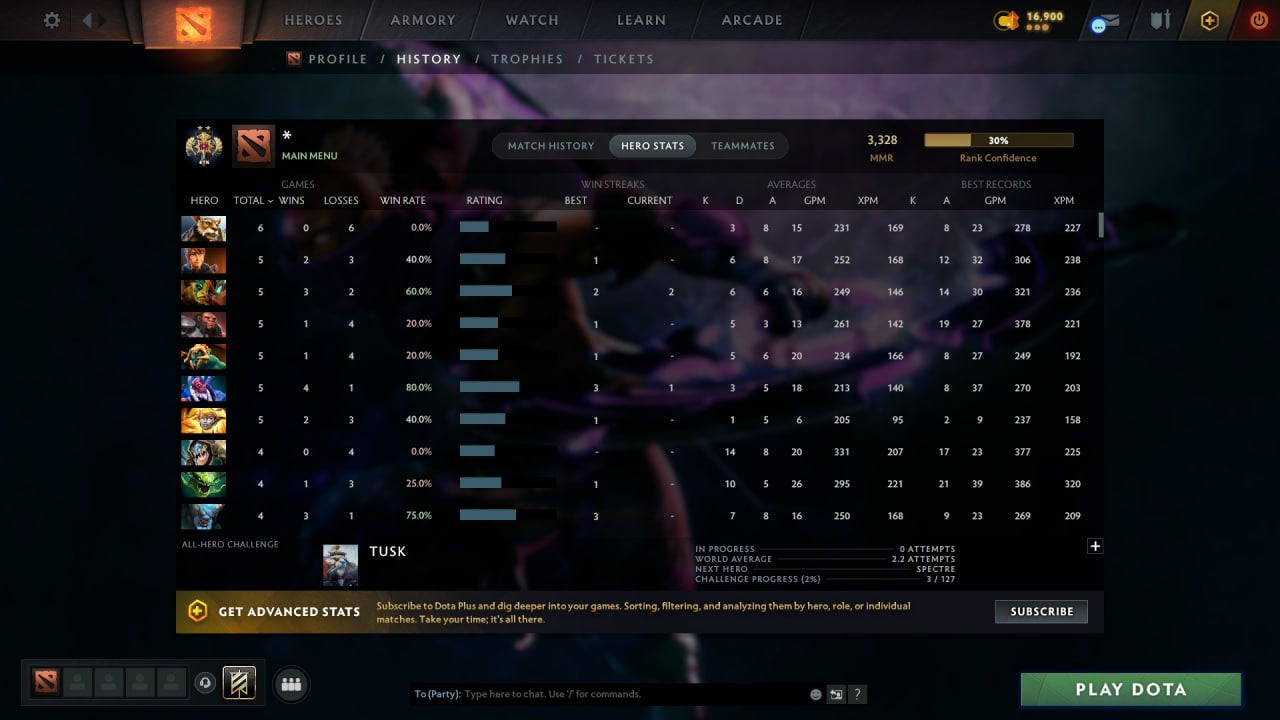Switch to the TEAMMATES tab
This screenshot has width=1280, height=720.
(743, 145)
